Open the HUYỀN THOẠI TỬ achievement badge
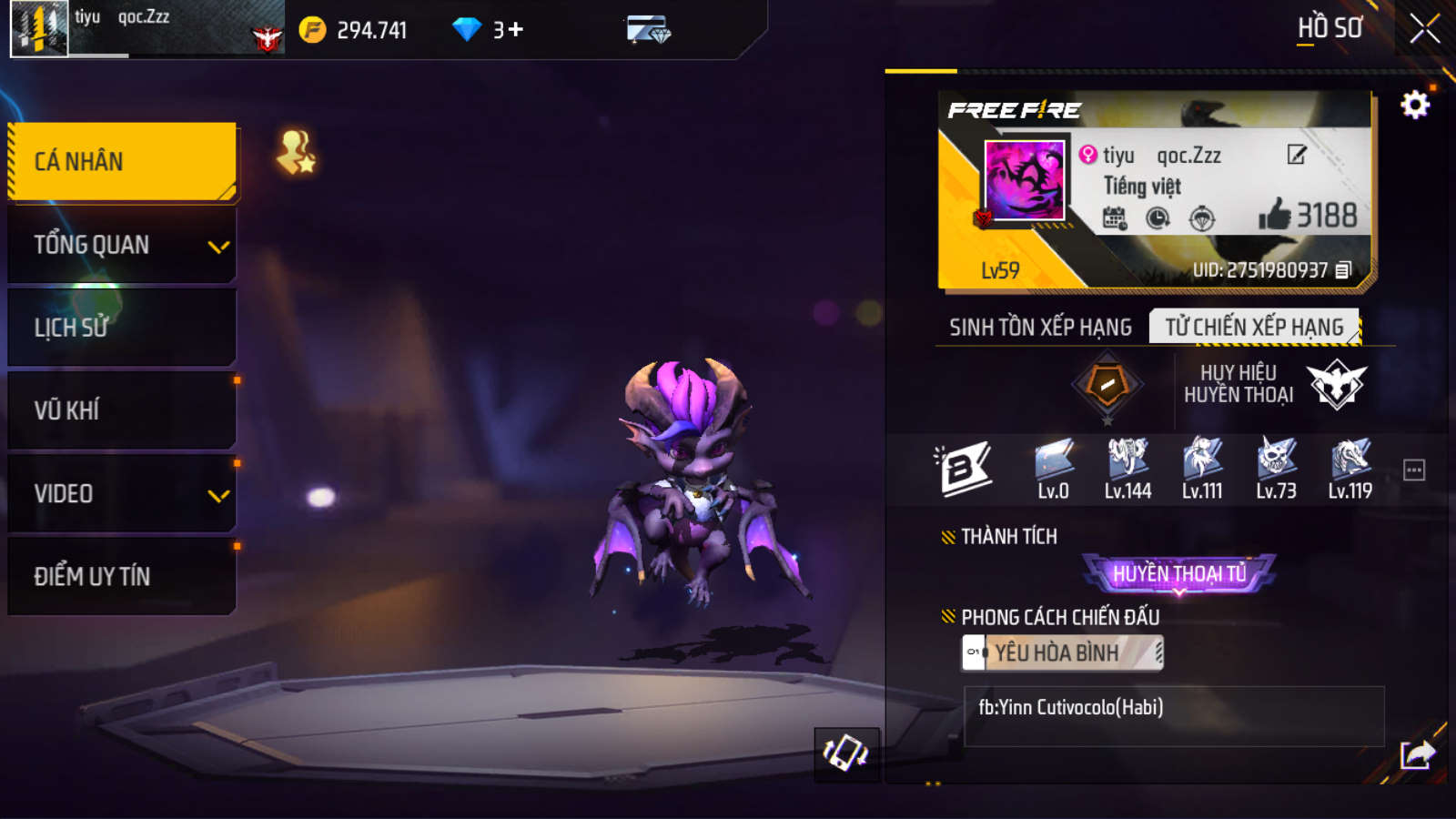The image size is (1456, 819). [1179, 573]
